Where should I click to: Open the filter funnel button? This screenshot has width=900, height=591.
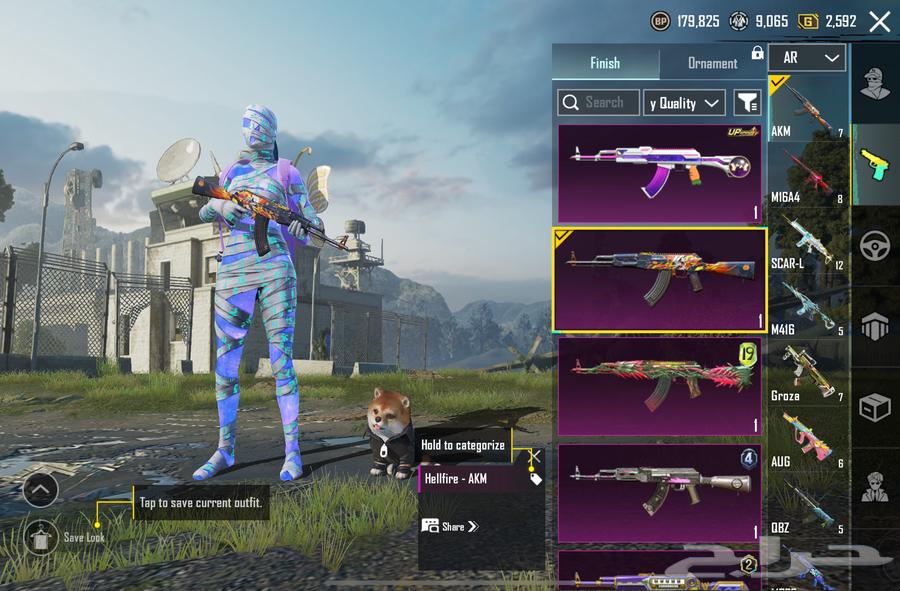tap(747, 102)
